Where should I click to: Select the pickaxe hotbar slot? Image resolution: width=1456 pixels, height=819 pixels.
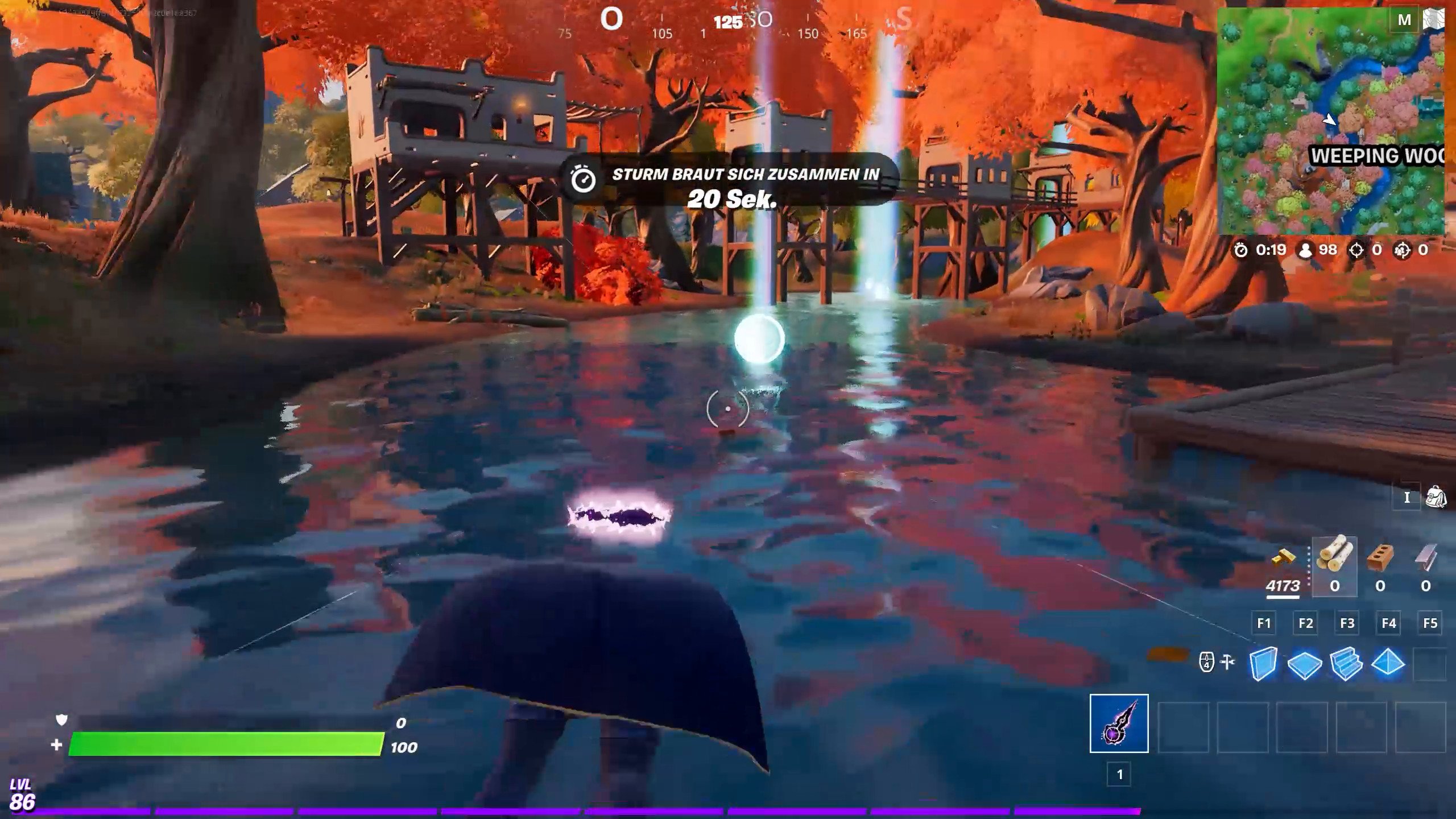coord(1119,723)
